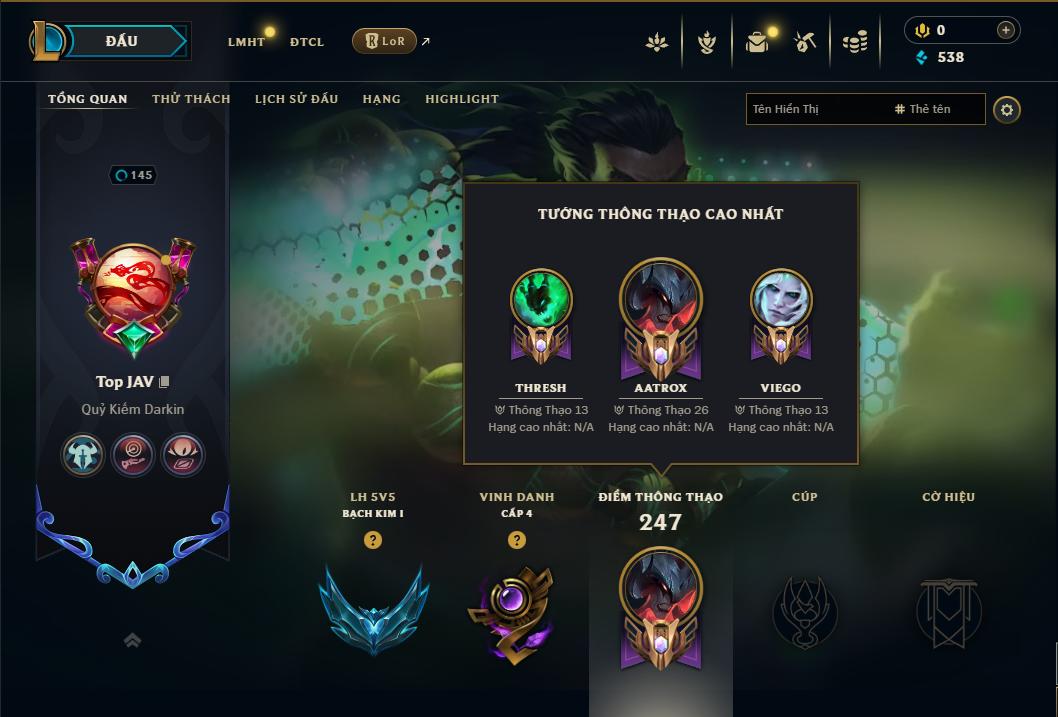1058x717 pixels.
Task: Open the LỊCH SỬ ĐẤU tab
Action: click(x=296, y=99)
